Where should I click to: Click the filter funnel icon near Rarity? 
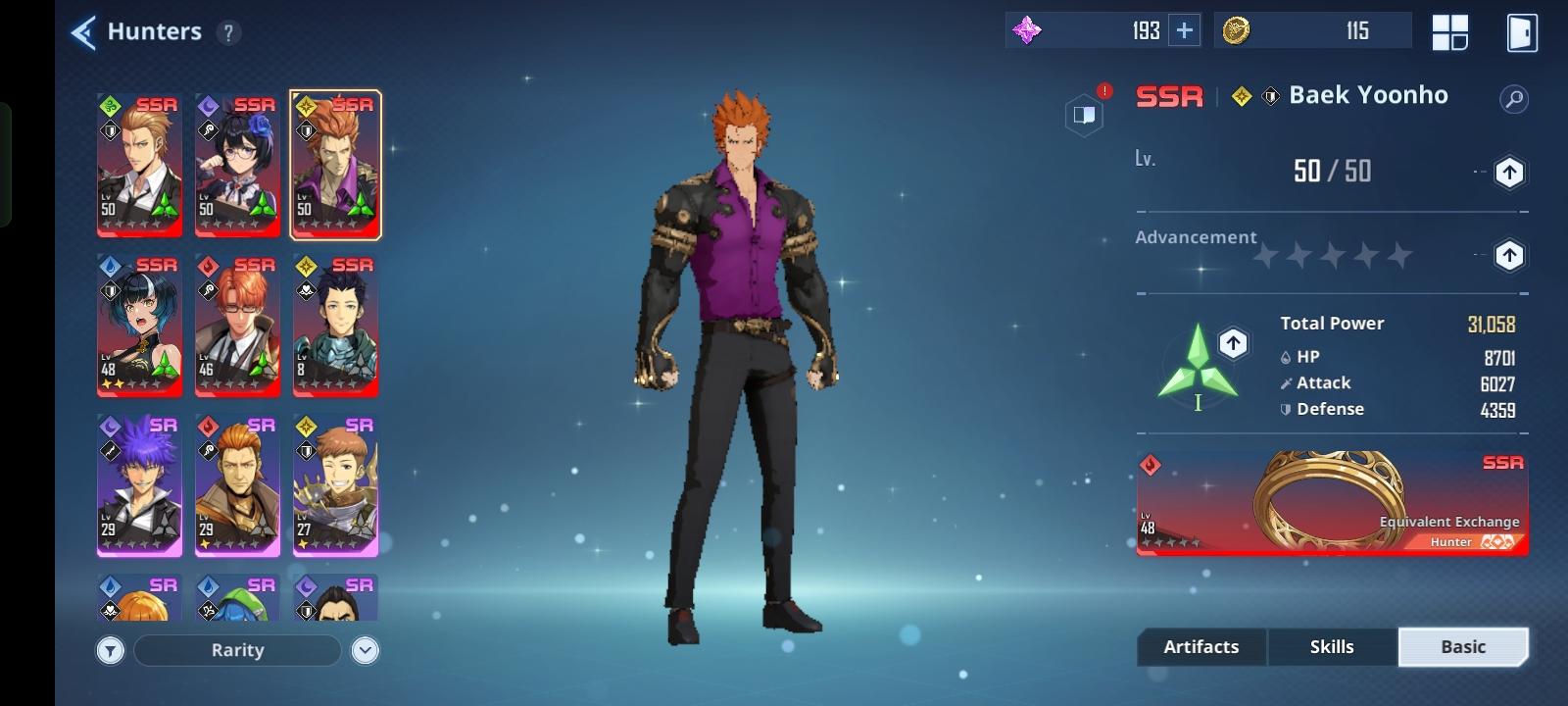point(111,649)
